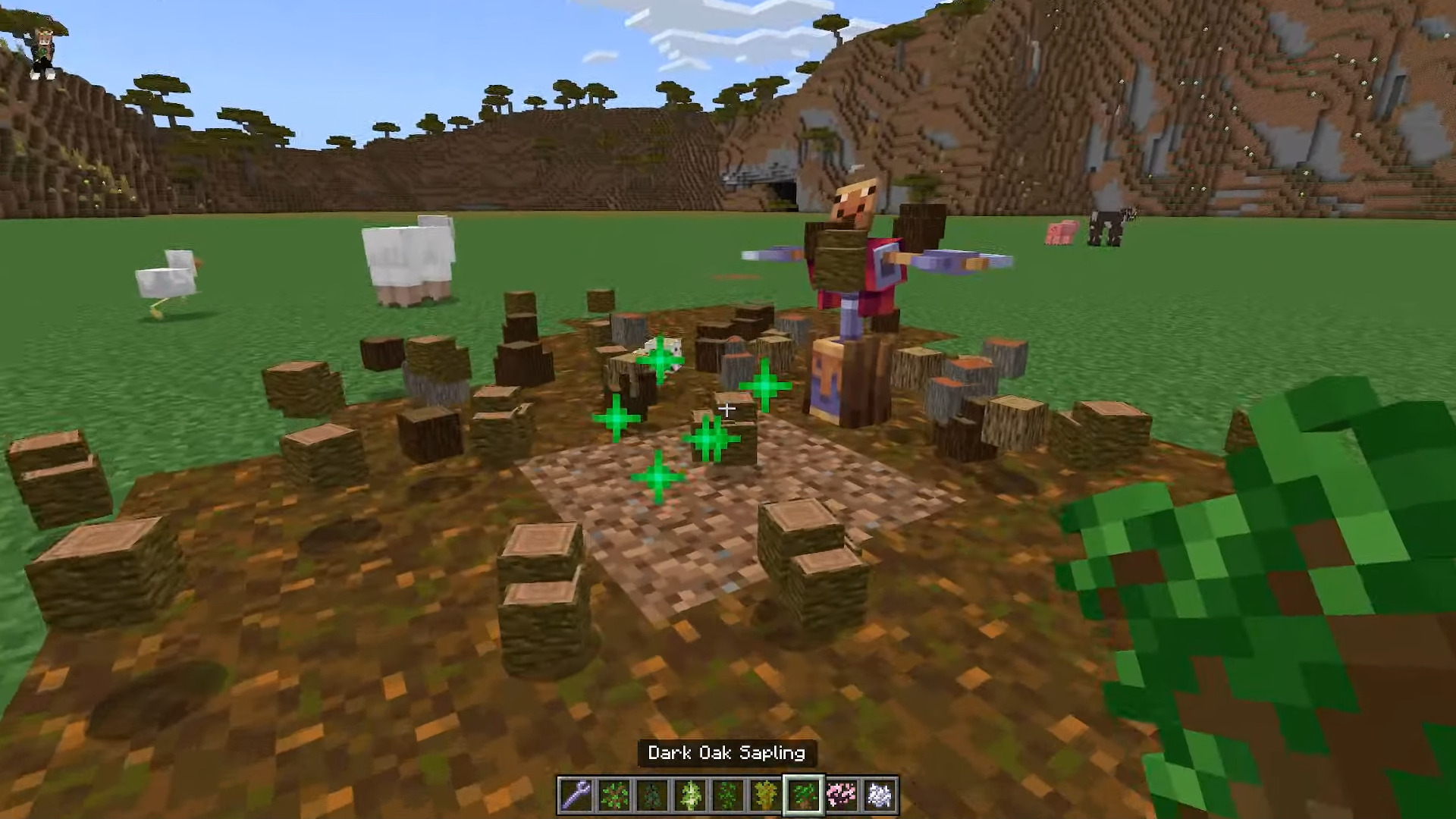
Task: Select the jungle sapling in the hotbar
Action: 730,793
